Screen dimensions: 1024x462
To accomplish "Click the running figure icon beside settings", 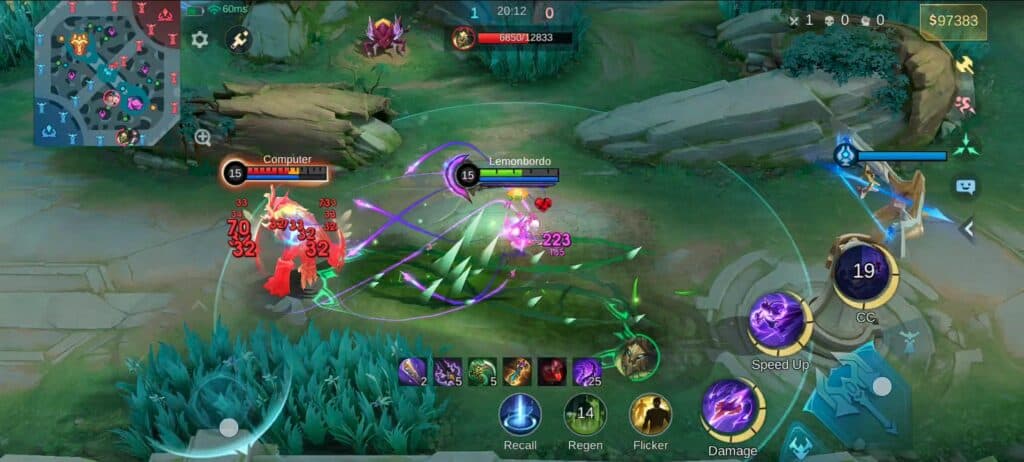I will (x=239, y=40).
